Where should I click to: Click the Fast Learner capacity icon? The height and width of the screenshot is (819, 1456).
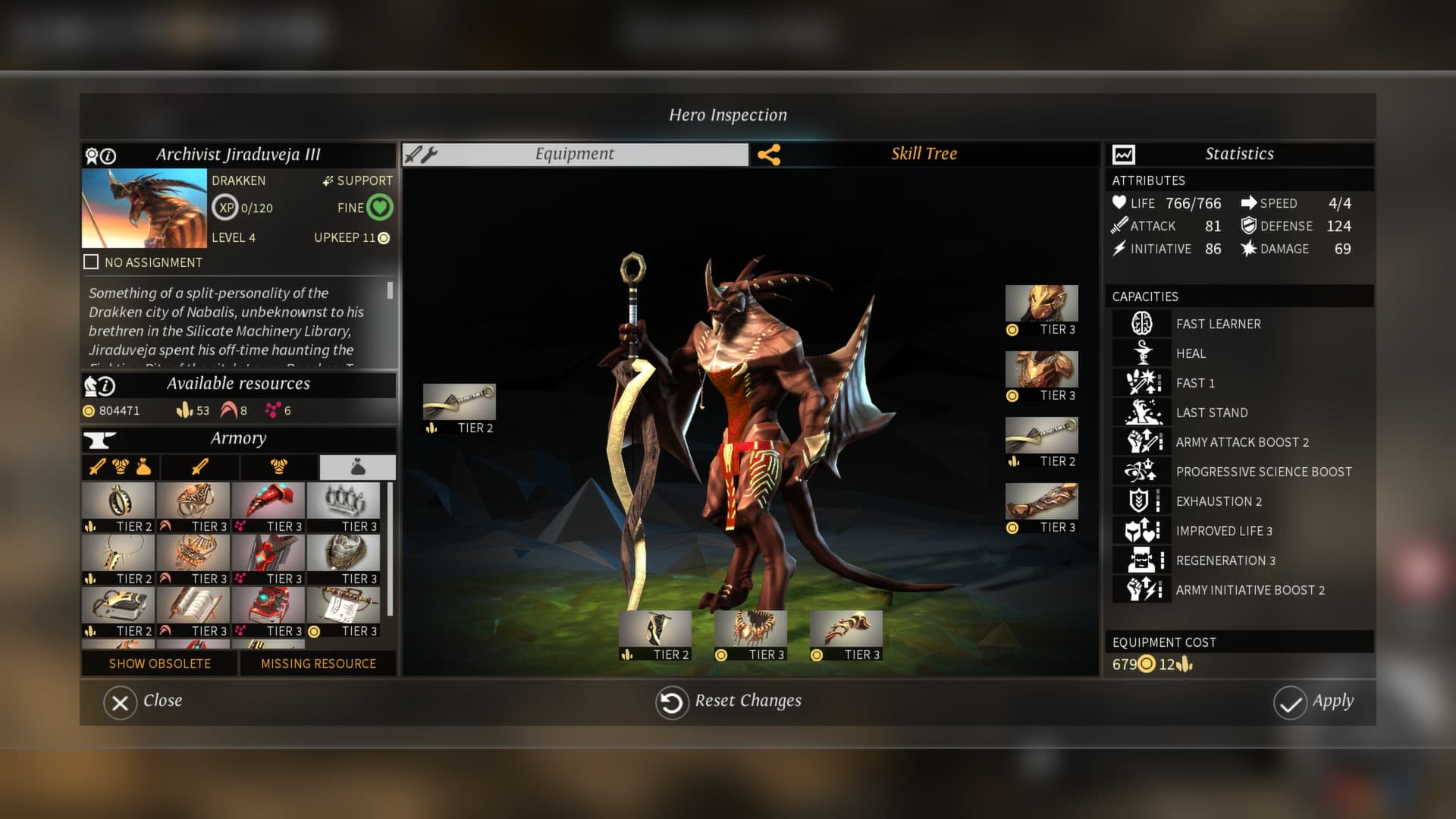[1141, 323]
